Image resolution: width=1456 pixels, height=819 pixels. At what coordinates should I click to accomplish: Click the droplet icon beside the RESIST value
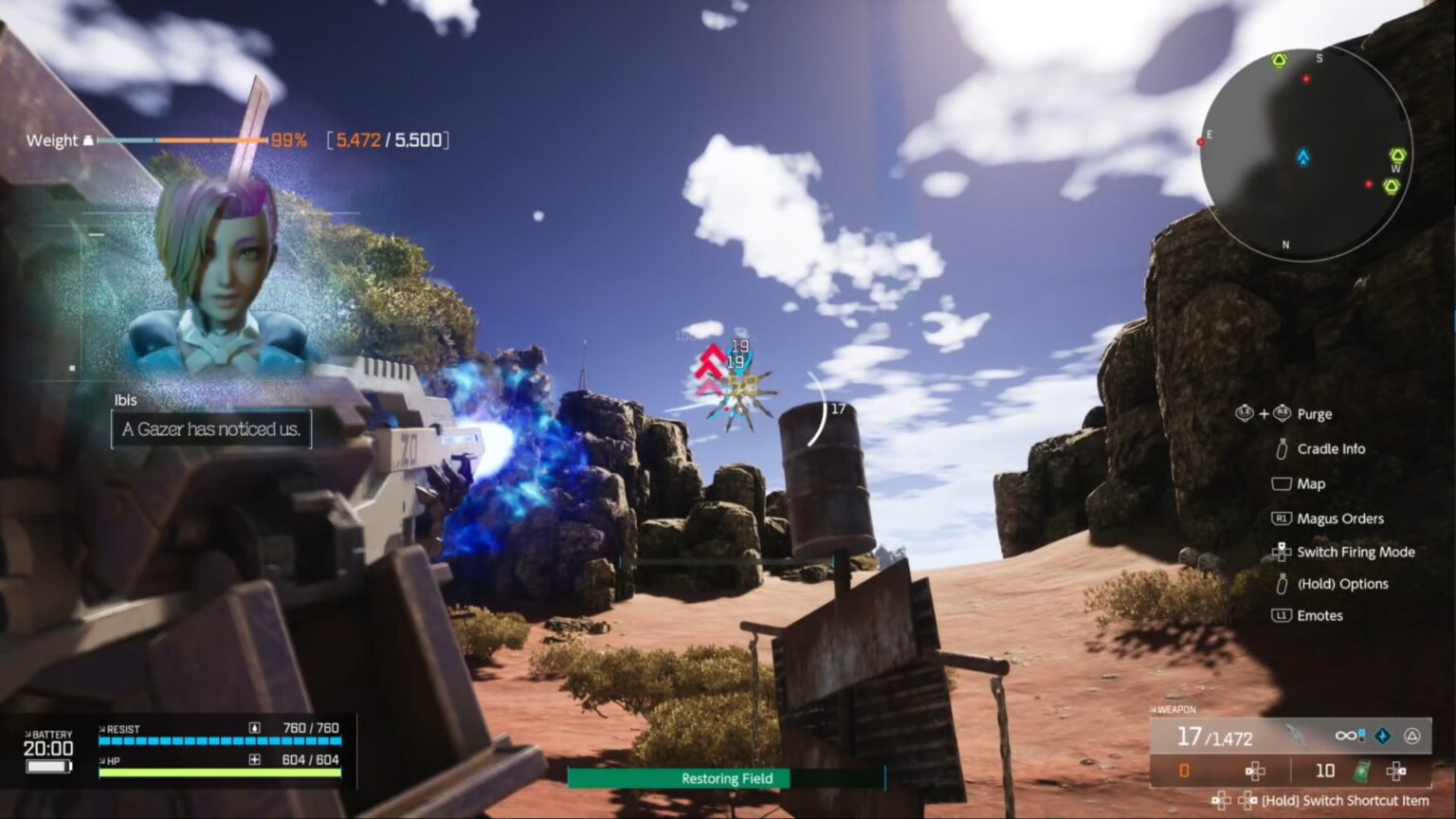pyautogui.click(x=254, y=727)
